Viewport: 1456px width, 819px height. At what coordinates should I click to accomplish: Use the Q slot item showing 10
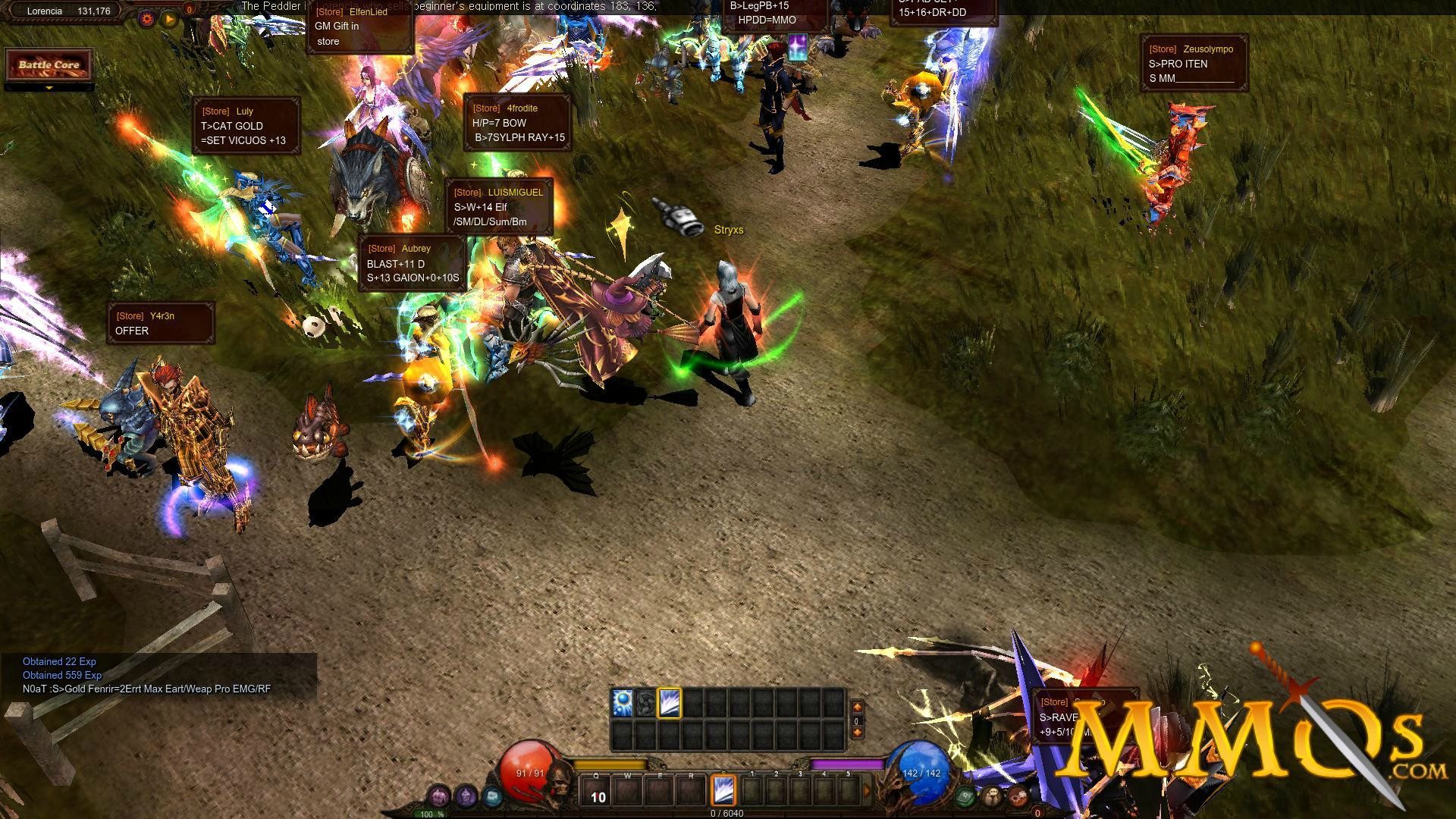click(597, 791)
